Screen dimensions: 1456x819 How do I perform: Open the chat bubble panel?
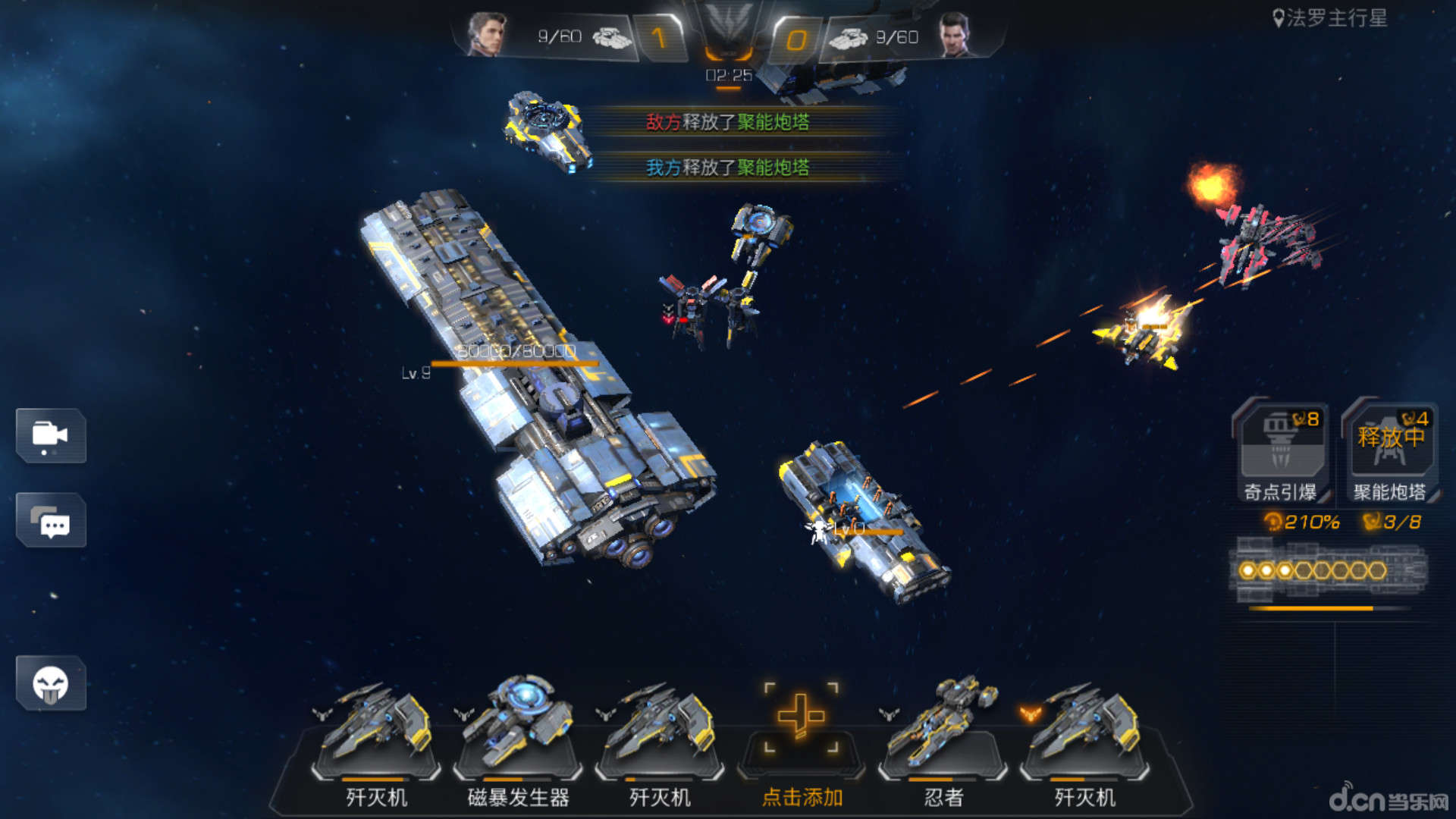[x=51, y=521]
